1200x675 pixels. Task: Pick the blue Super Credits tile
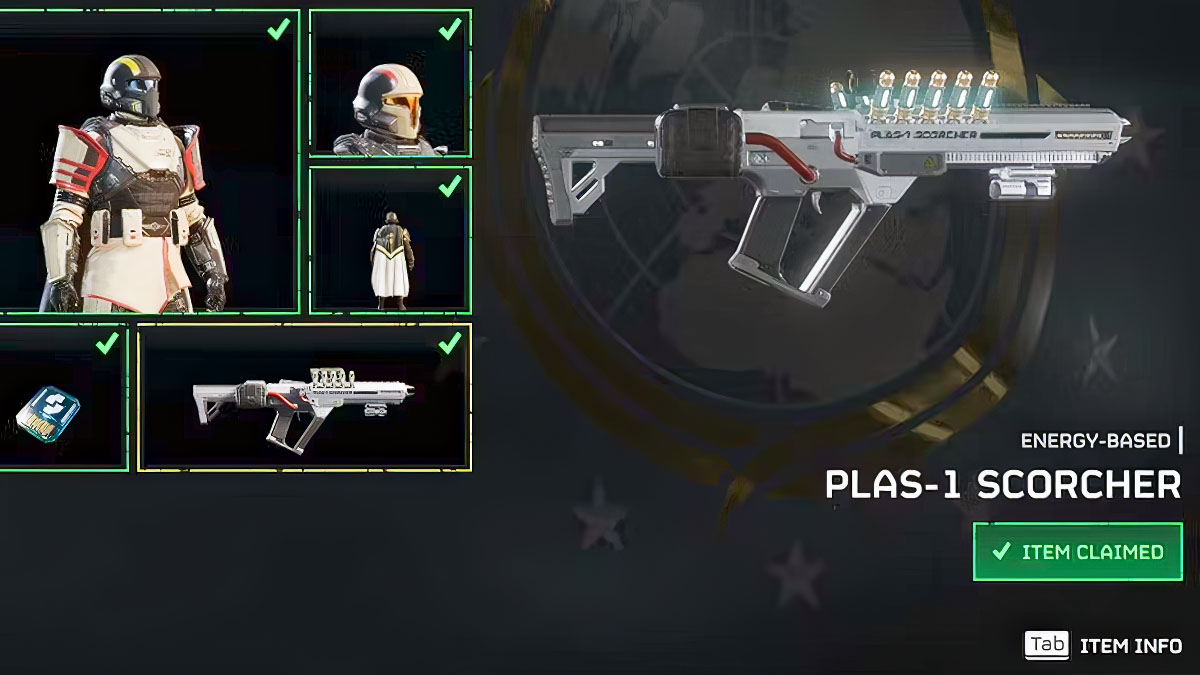(62, 398)
